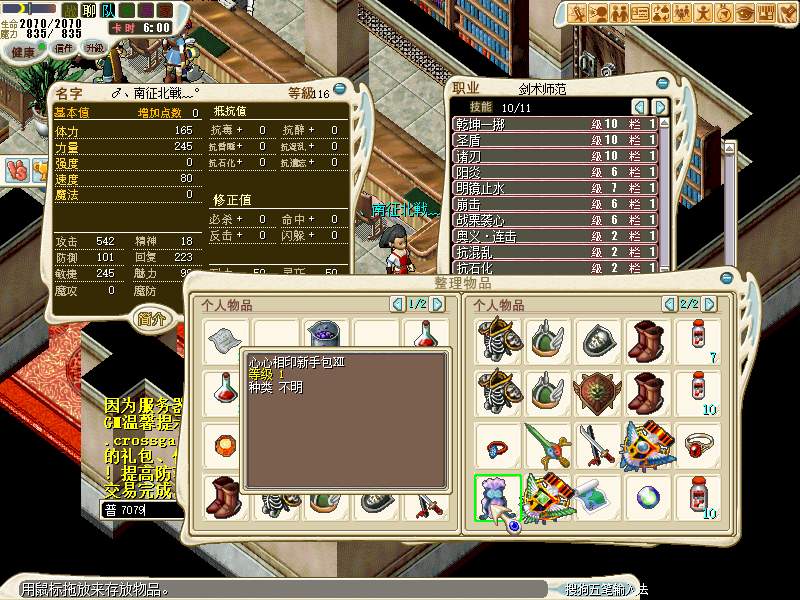Image resolution: width=800 pixels, height=600 pixels.
Task: Open the 简介 profile button
Action: coord(153,318)
